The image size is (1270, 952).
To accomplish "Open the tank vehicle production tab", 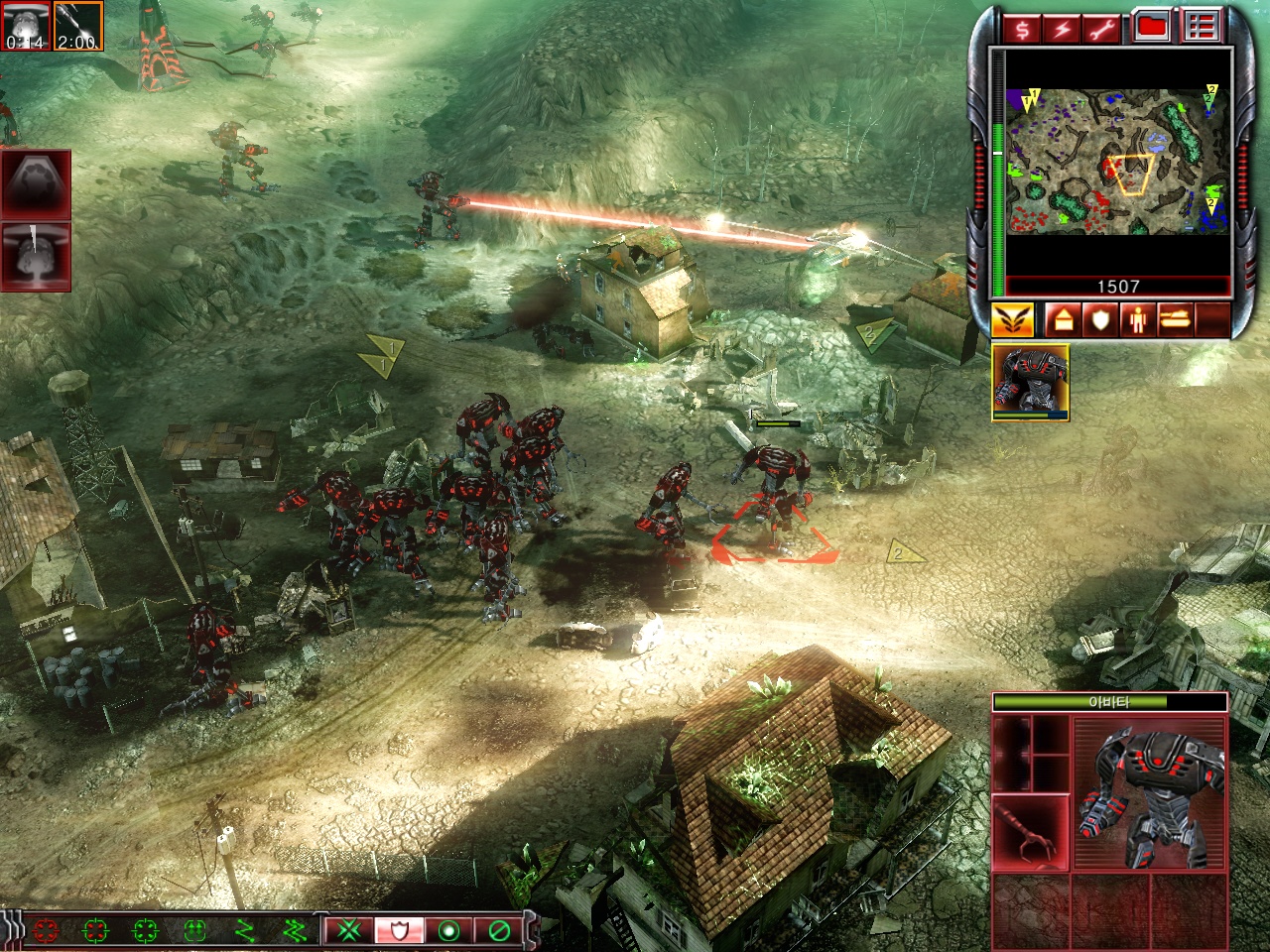I will click(x=1175, y=320).
